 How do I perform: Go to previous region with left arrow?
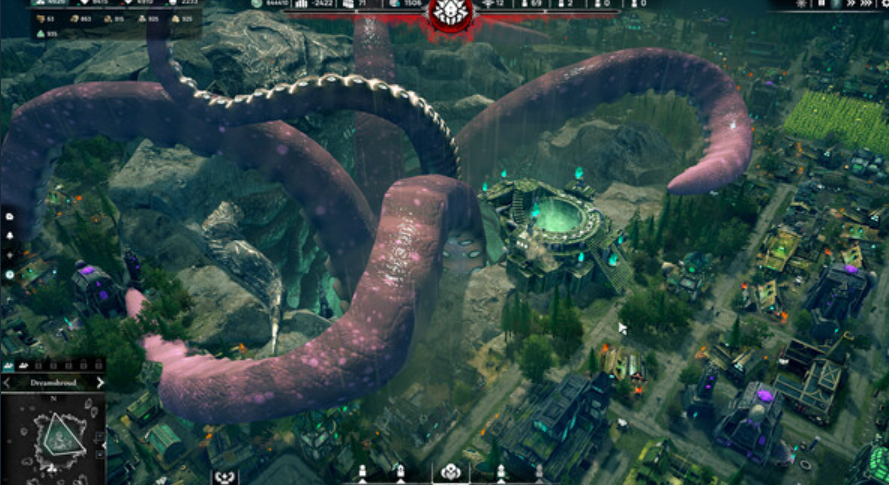coord(6,382)
